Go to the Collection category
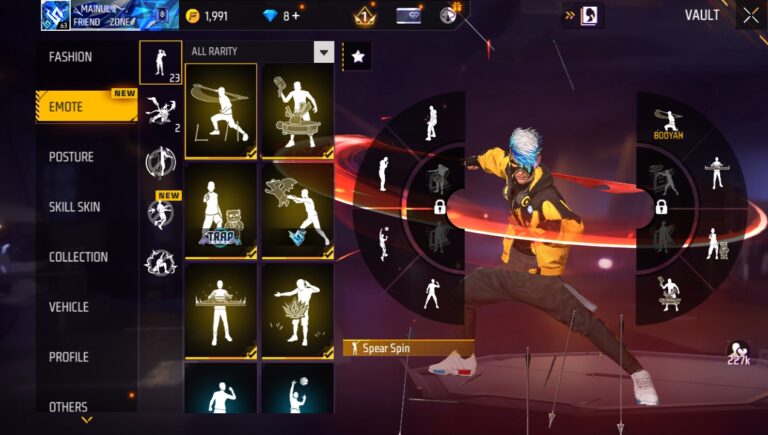The height and width of the screenshot is (435, 768). 78,257
